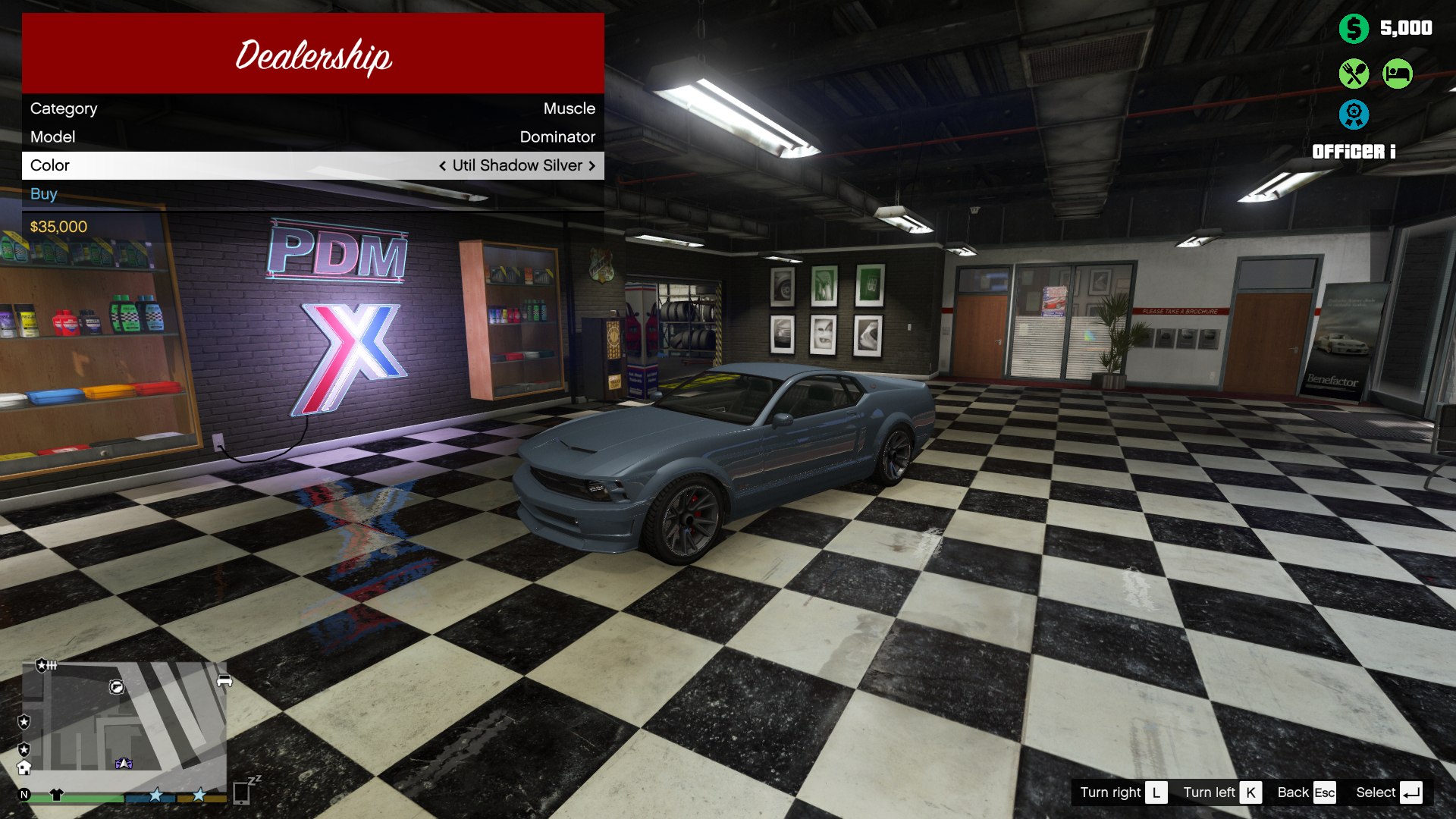The height and width of the screenshot is (819, 1456).
Task: Click the house marker beside the minimap
Action: [x=24, y=767]
